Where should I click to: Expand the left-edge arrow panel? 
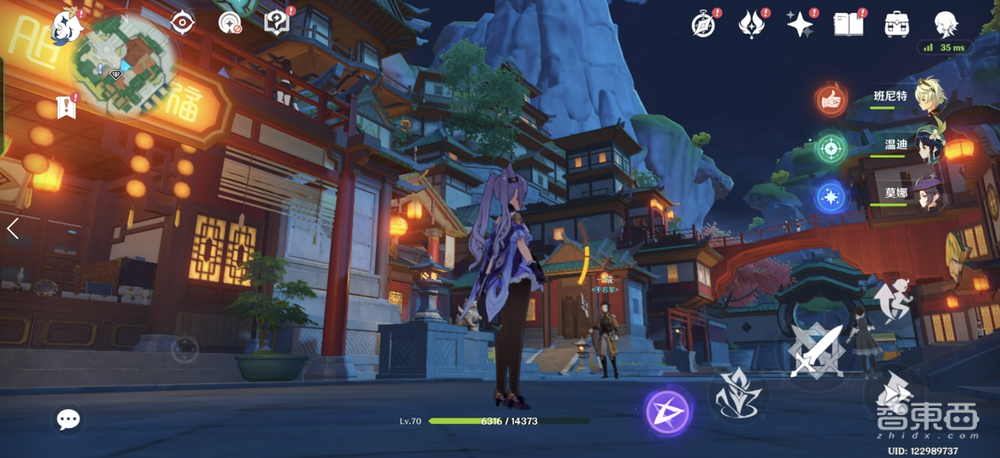[13, 229]
